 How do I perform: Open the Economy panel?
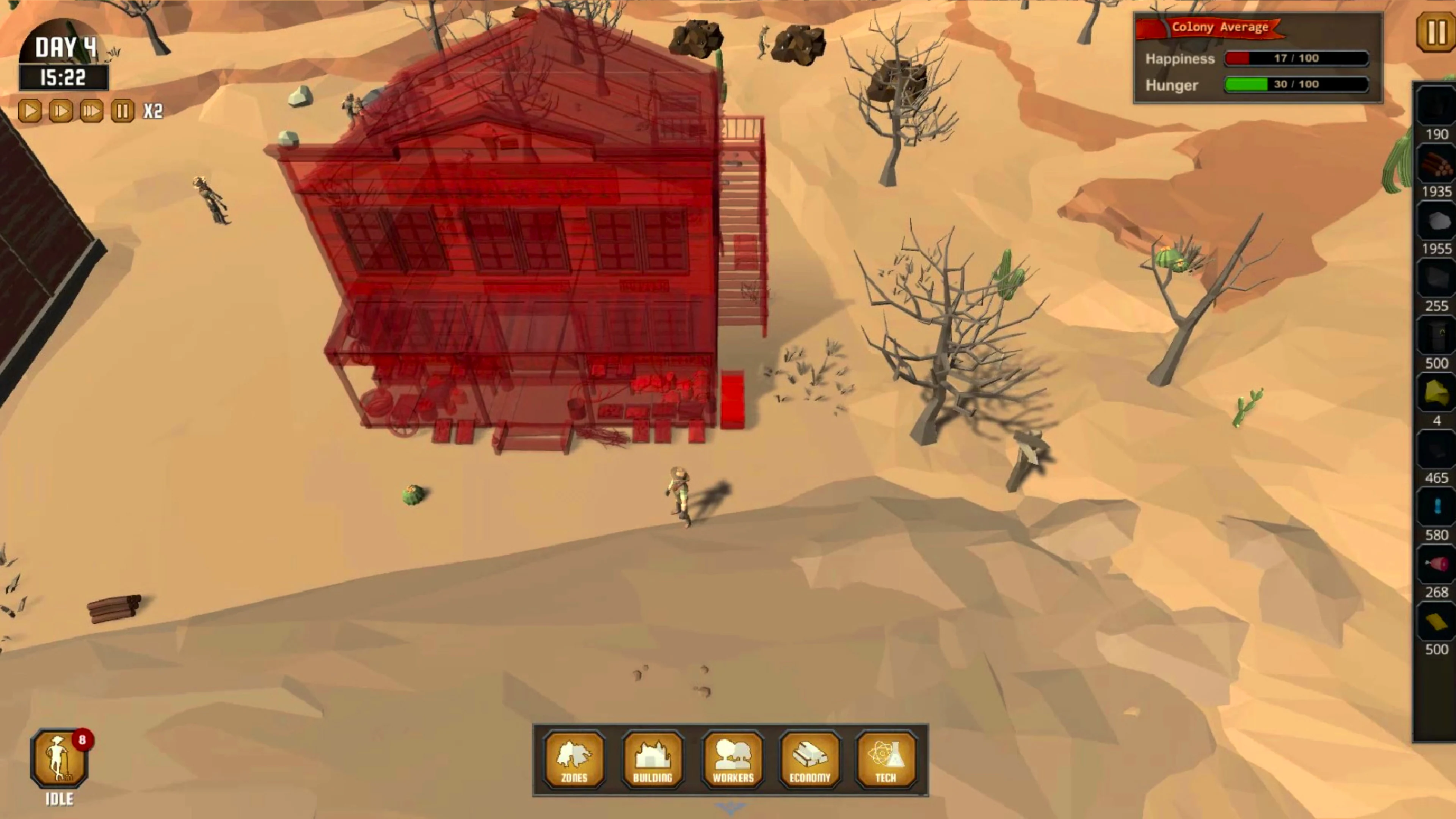(811, 759)
